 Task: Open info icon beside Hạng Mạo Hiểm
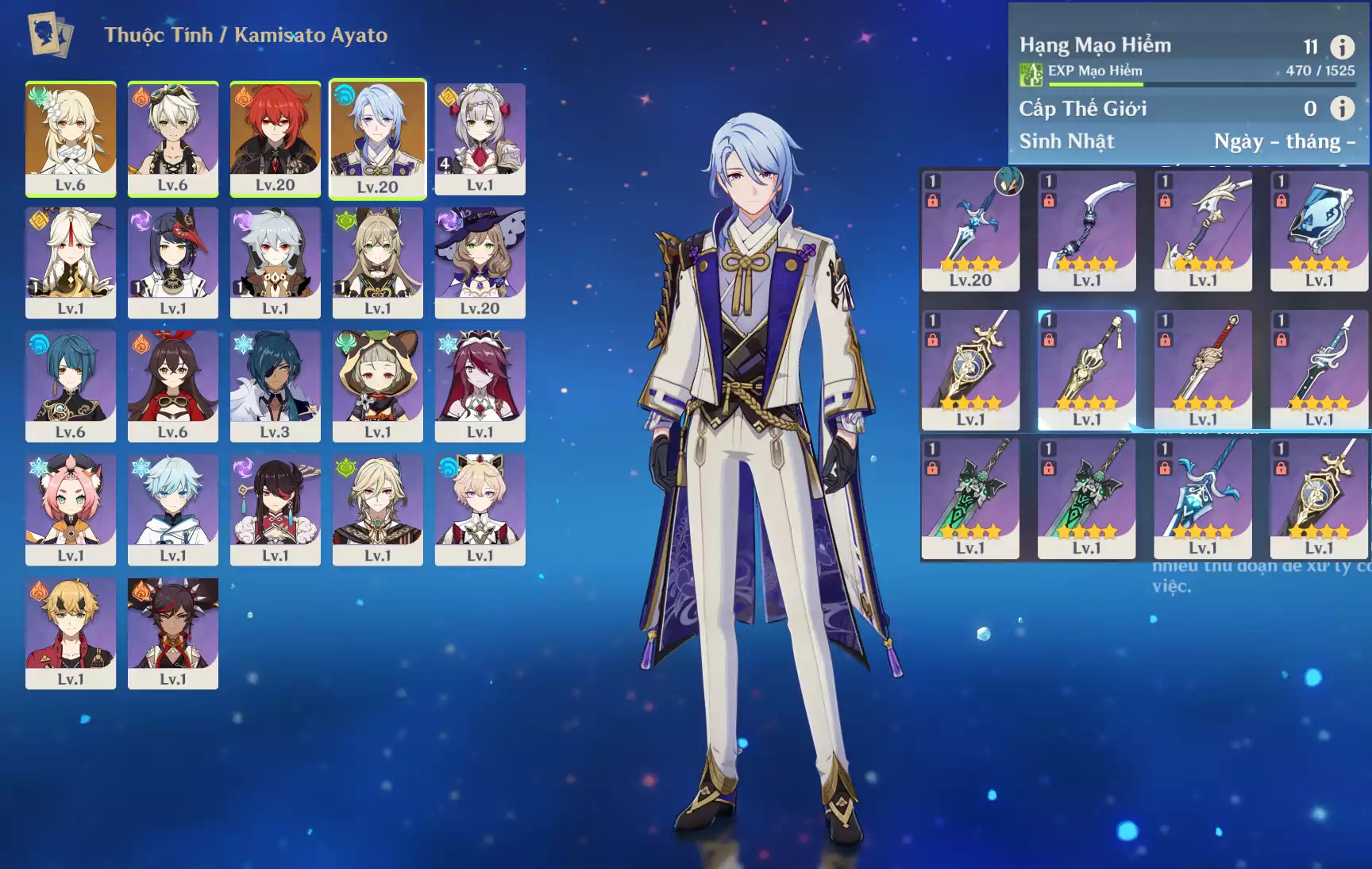point(1342,47)
